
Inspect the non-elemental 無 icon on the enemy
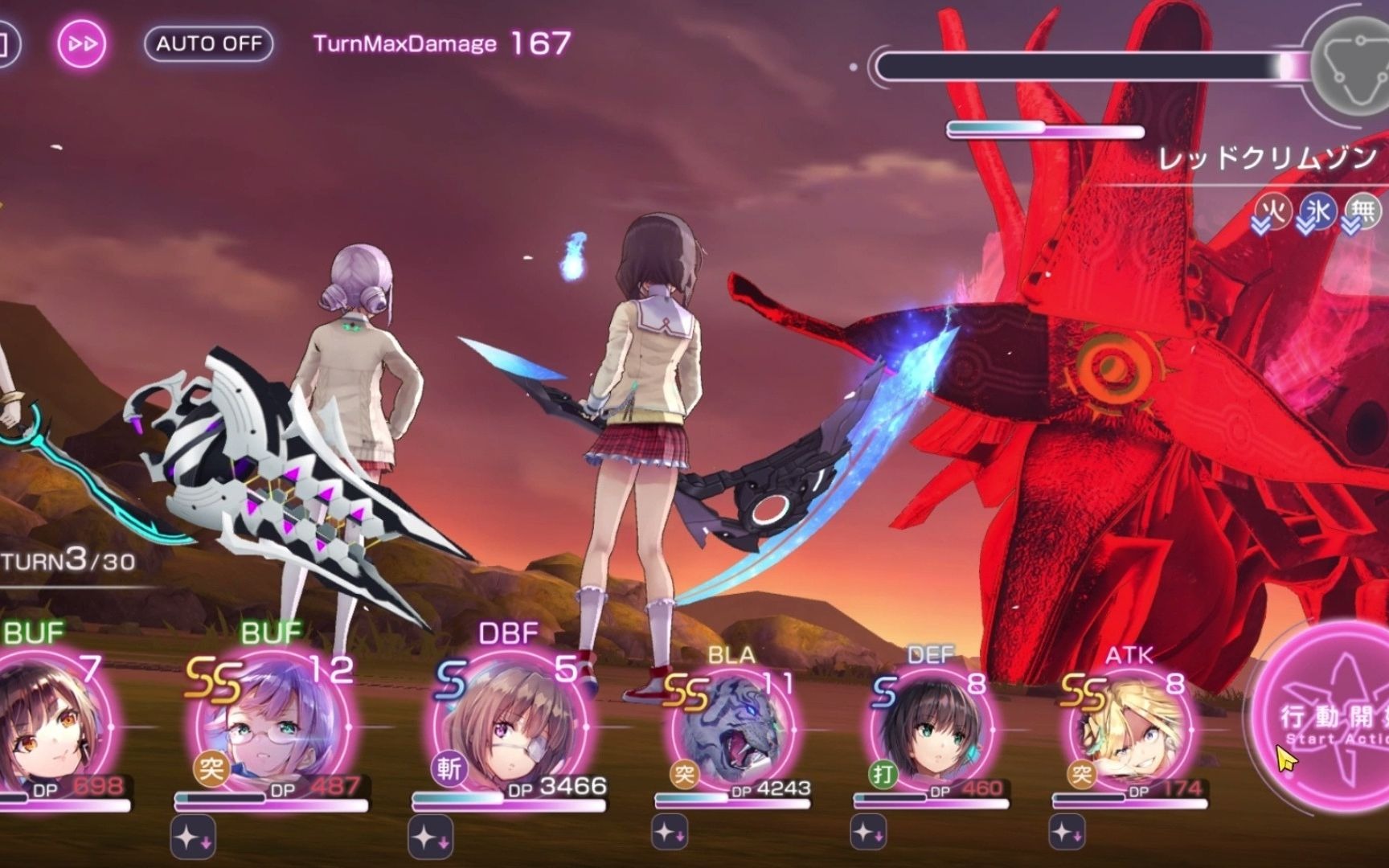tap(1362, 211)
